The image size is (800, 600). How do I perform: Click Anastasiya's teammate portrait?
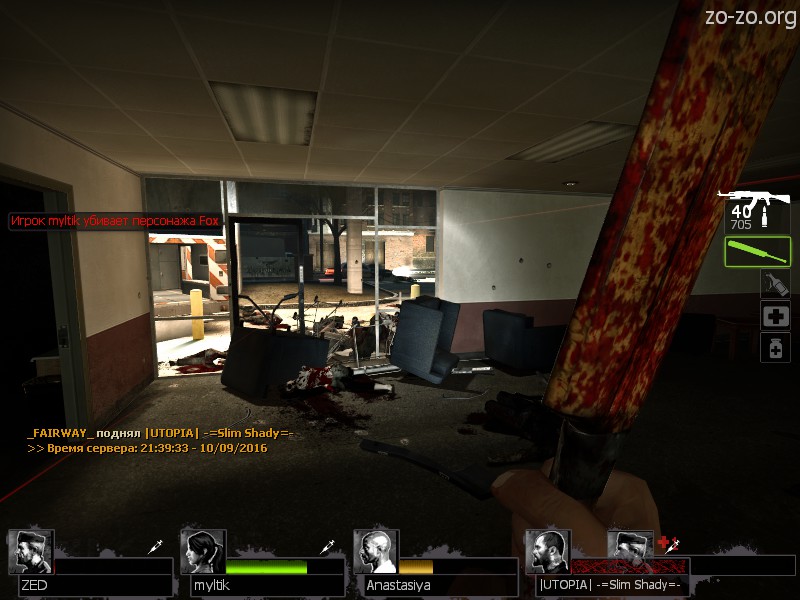[376, 552]
